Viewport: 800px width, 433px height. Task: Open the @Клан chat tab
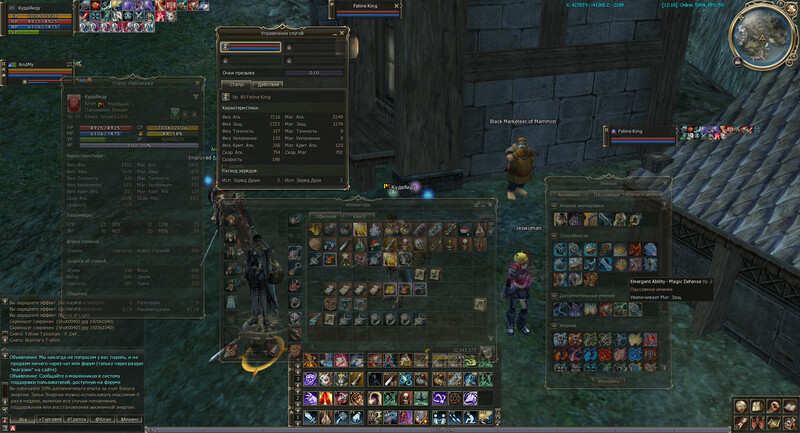tap(102, 421)
